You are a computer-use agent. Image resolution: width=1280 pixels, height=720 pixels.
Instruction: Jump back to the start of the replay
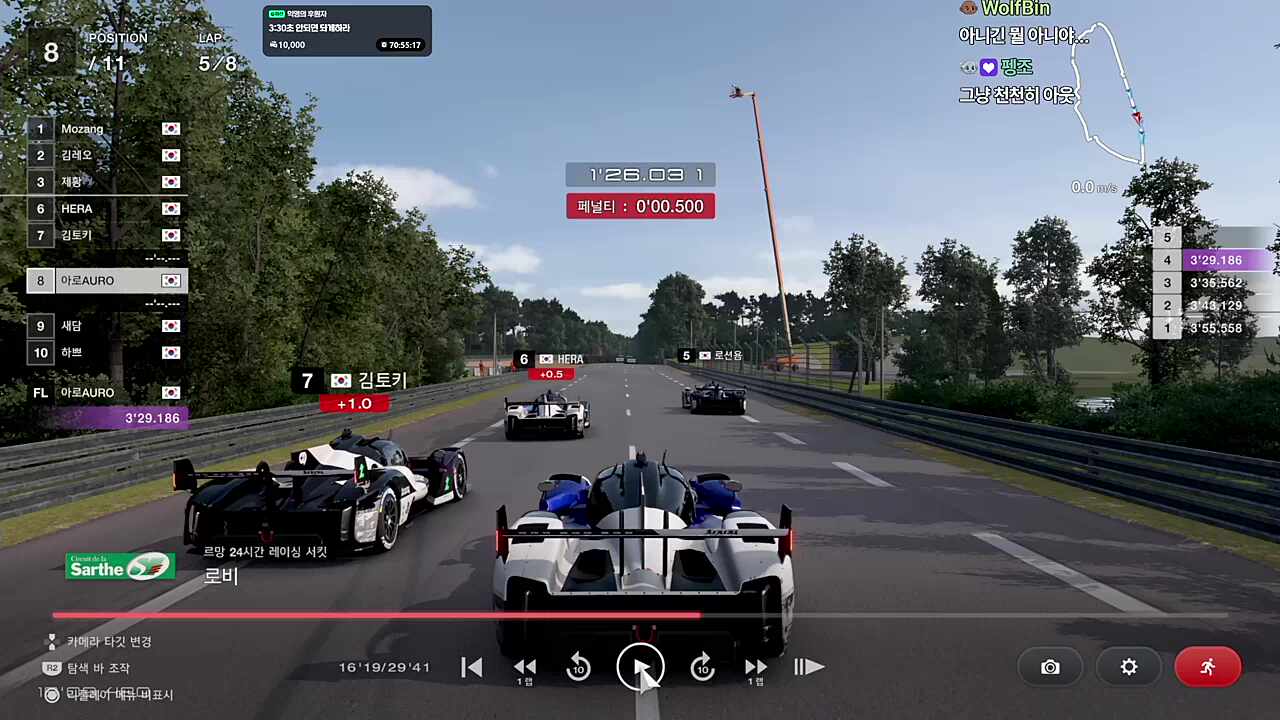pyautogui.click(x=472, y=667)
